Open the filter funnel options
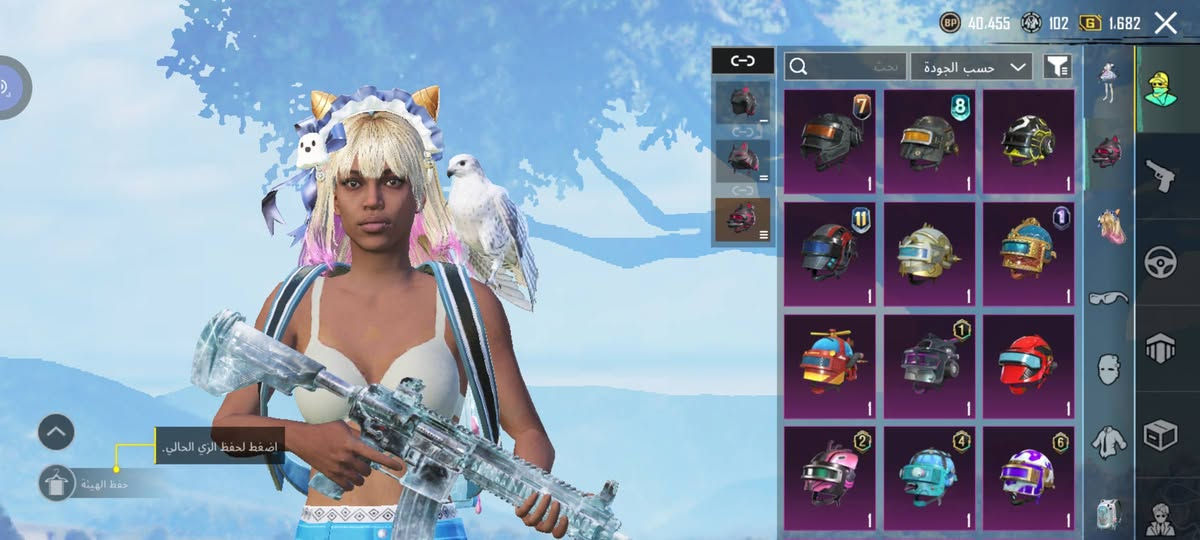 pyautogui.click(x=1057, y=67)
